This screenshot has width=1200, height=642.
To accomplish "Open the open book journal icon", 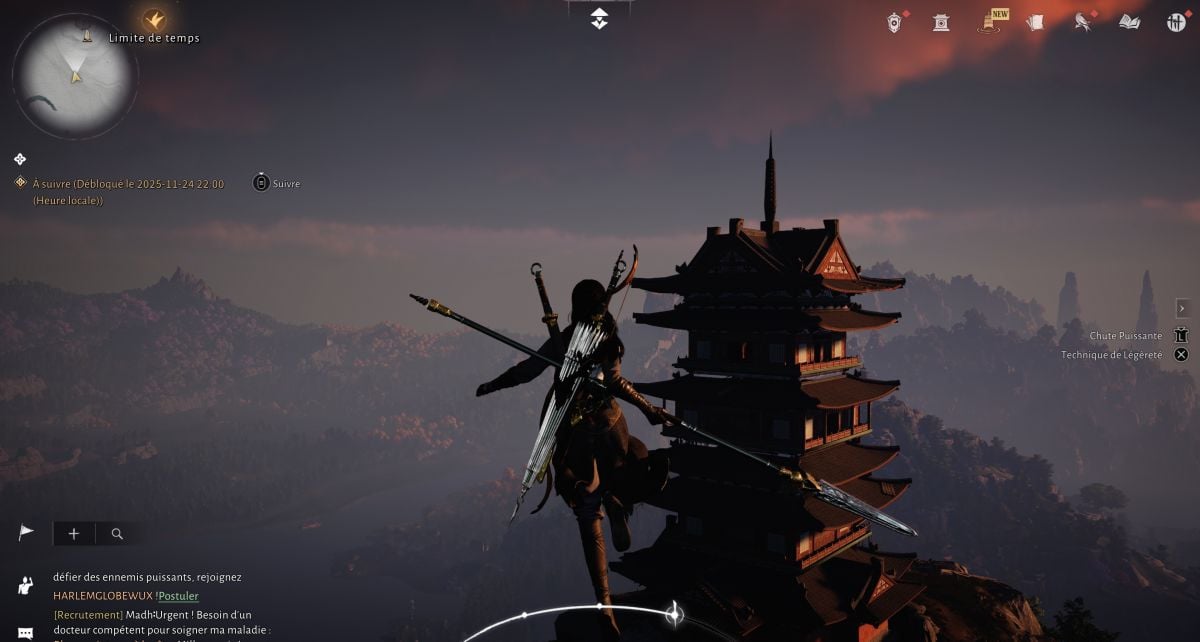I will 1129,22.
